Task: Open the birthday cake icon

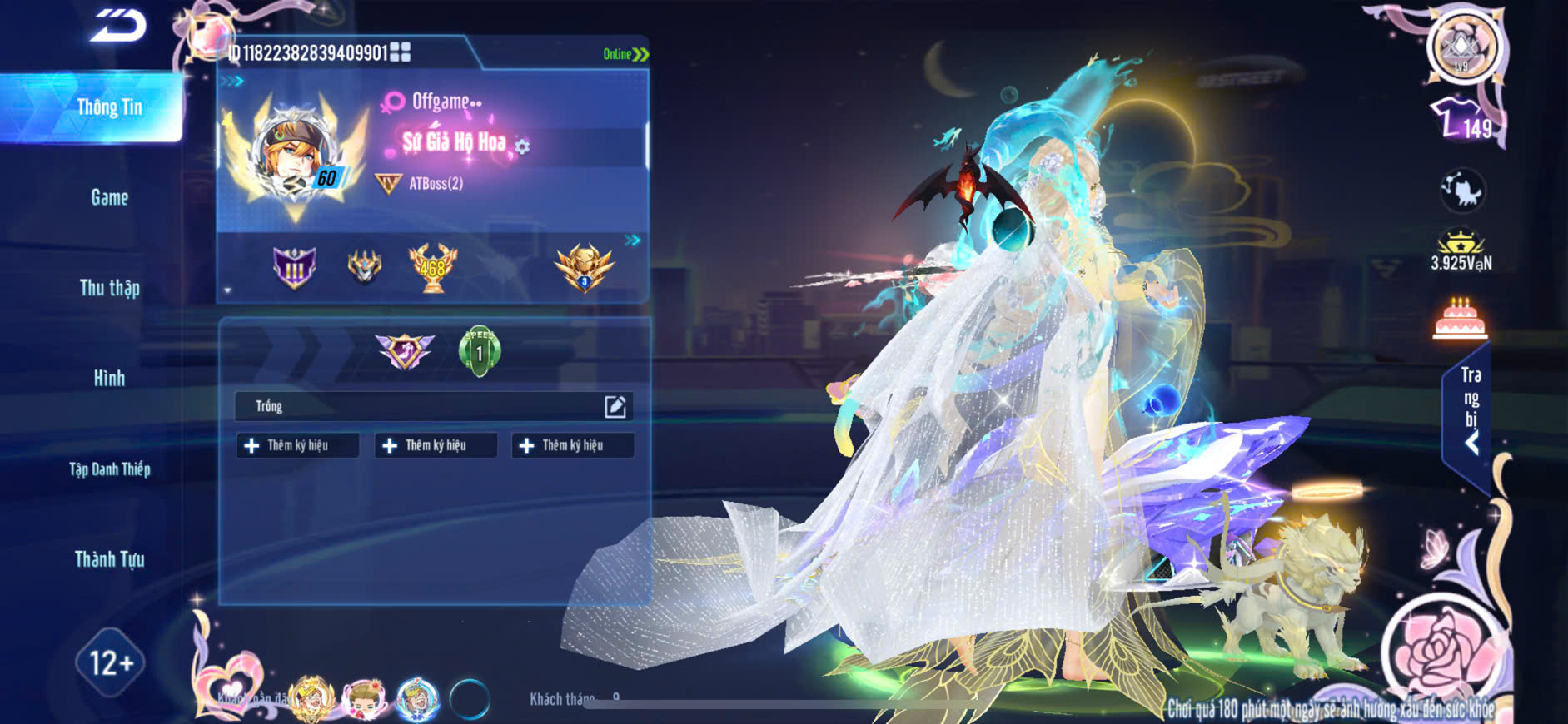Action: click(x=1460, y=320)
